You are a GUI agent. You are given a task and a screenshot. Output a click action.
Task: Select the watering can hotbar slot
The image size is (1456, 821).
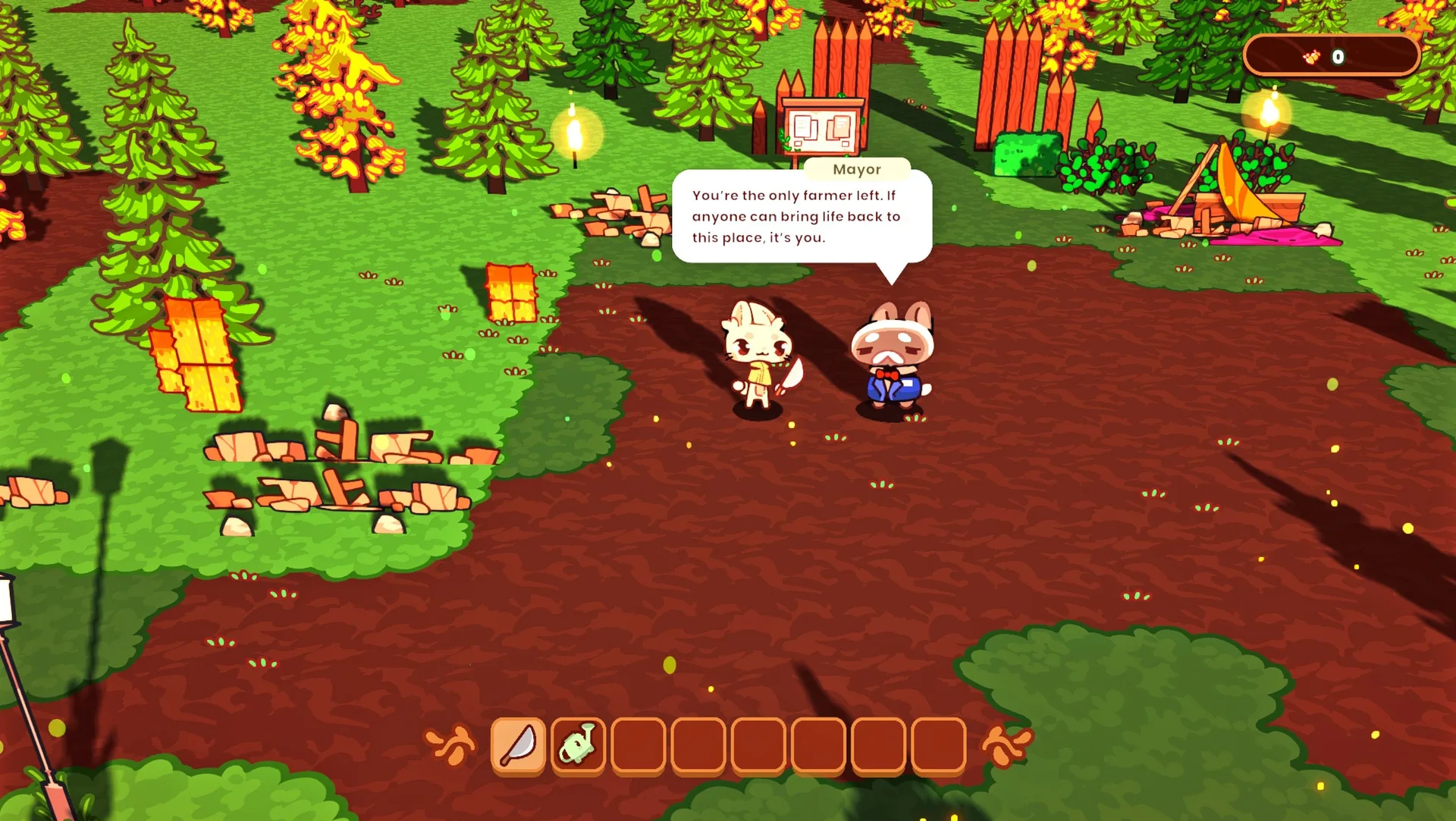578,745
